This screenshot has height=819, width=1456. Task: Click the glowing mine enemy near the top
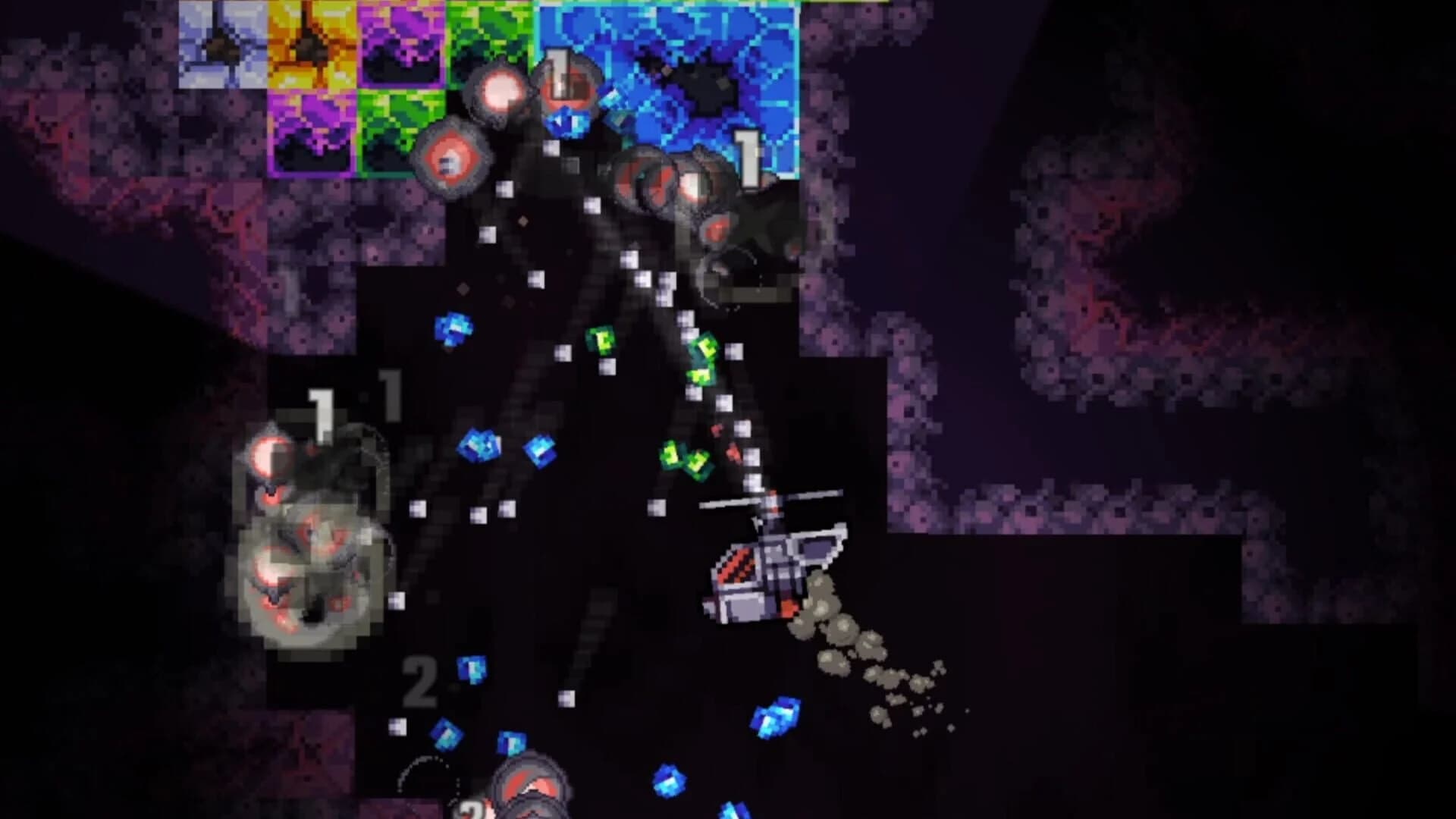point(500,91)
